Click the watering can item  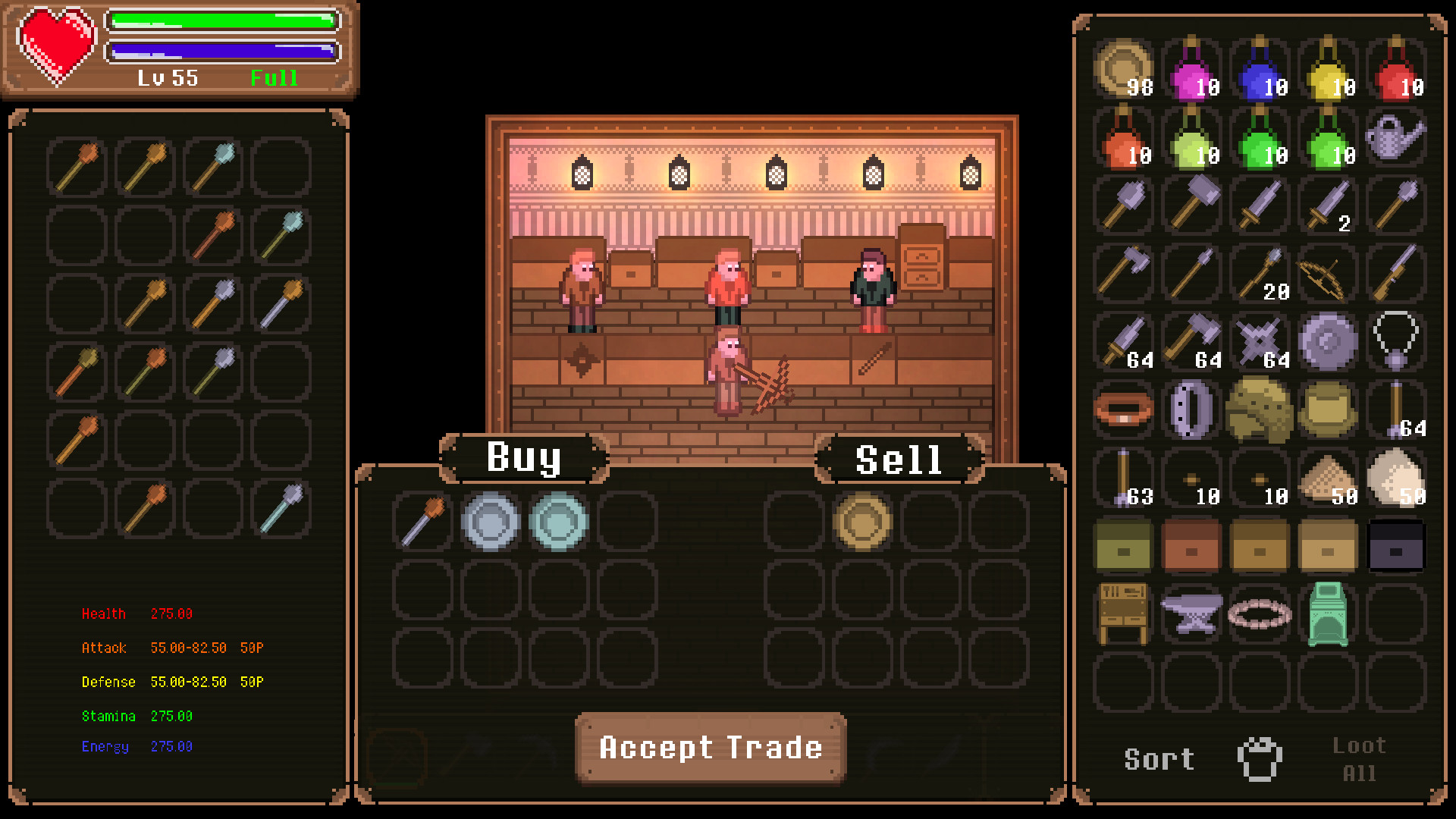coord(1395,140)
